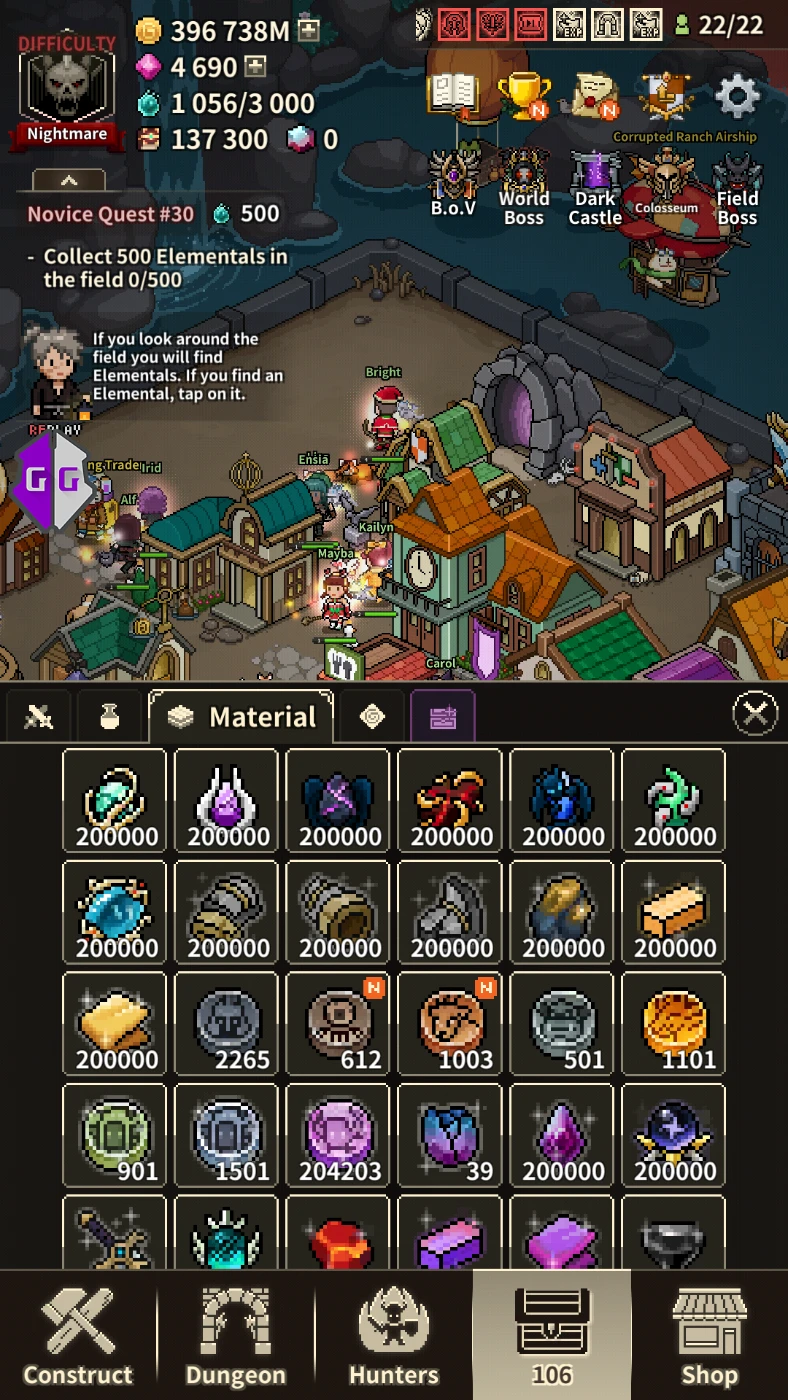Screen dimensions: 788x1400
Task: Enter the Dark Castle
Action: pos(595,187)
